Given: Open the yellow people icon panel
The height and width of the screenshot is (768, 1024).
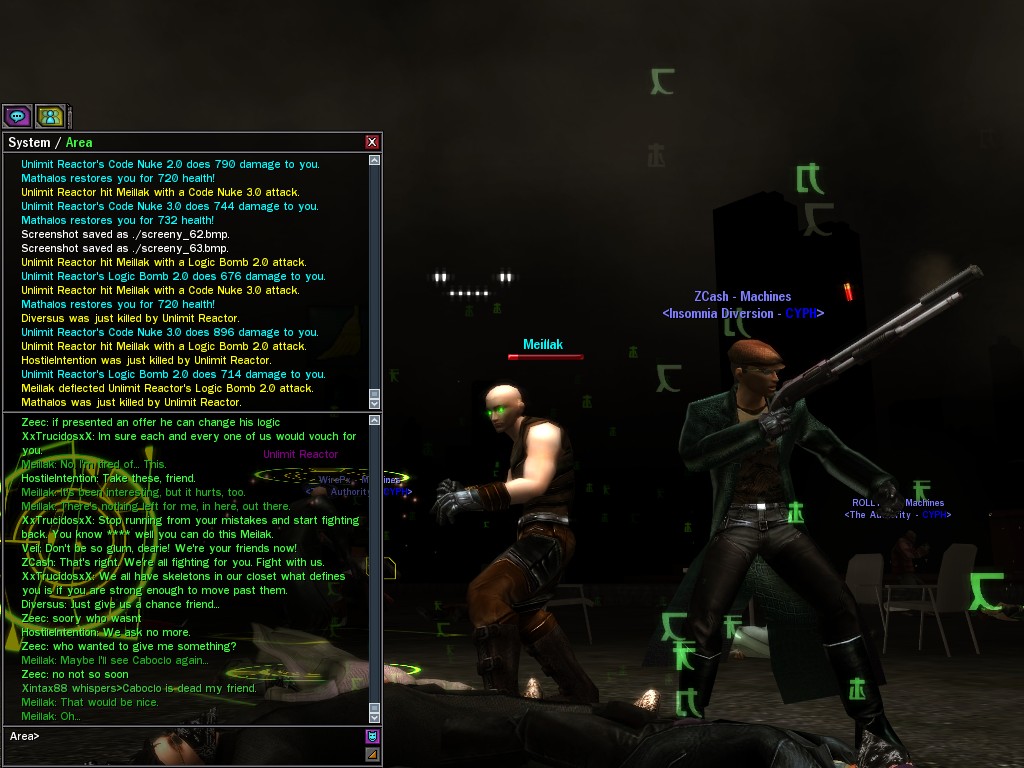Looking at the screenshot, I should 50,116.
